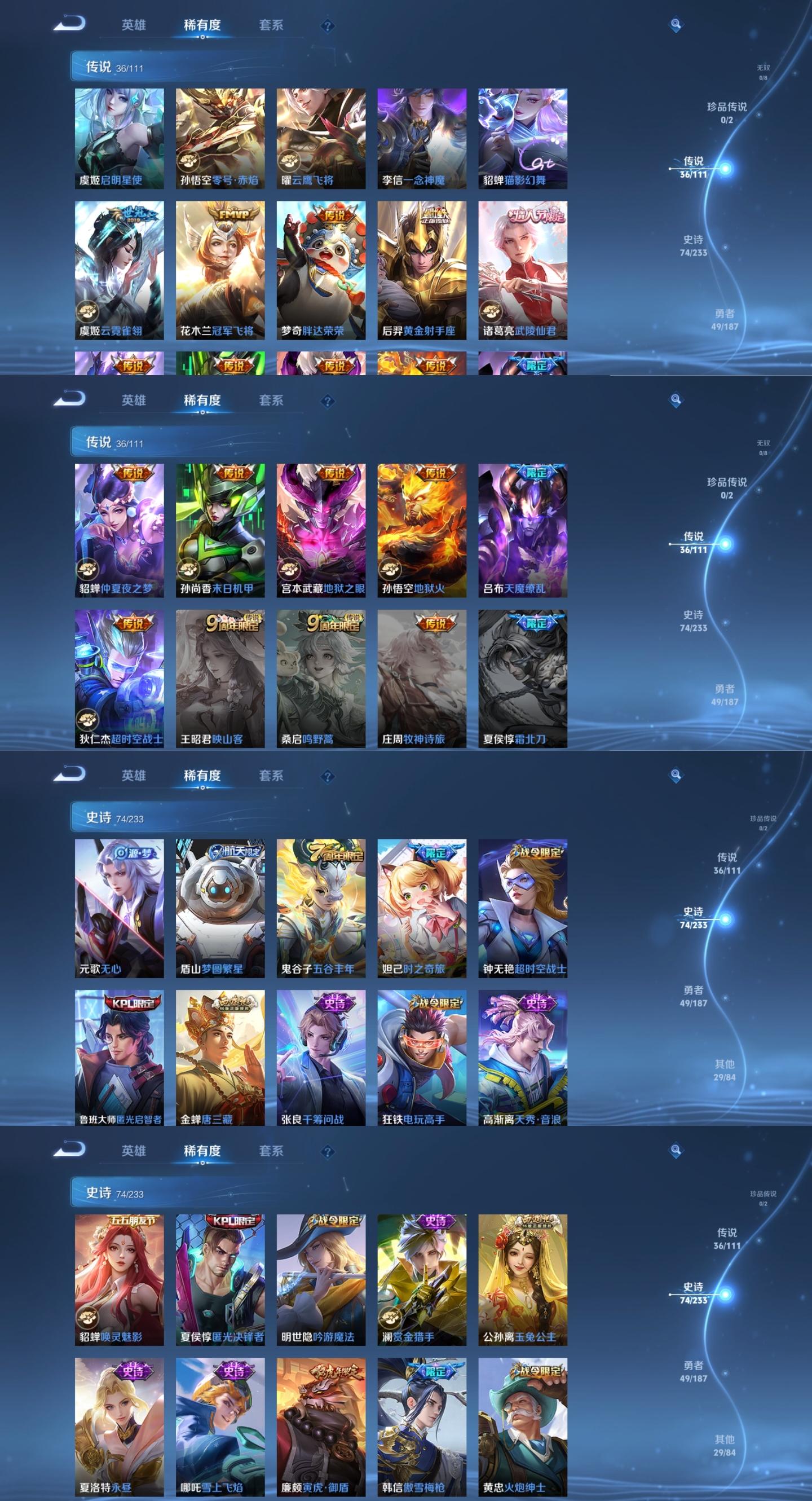Choose 诸葛亮武陵仙君 skin
The image size is (812, 1501).
523,270
